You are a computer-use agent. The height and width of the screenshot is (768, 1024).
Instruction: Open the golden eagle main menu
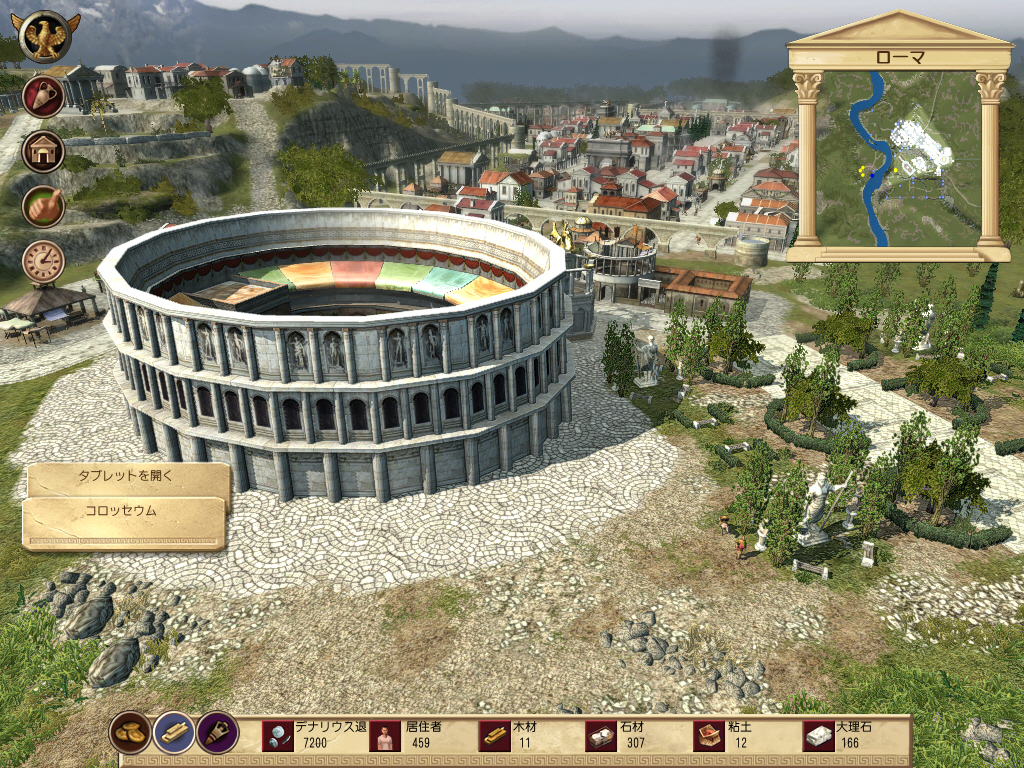[x=45, y=37]
